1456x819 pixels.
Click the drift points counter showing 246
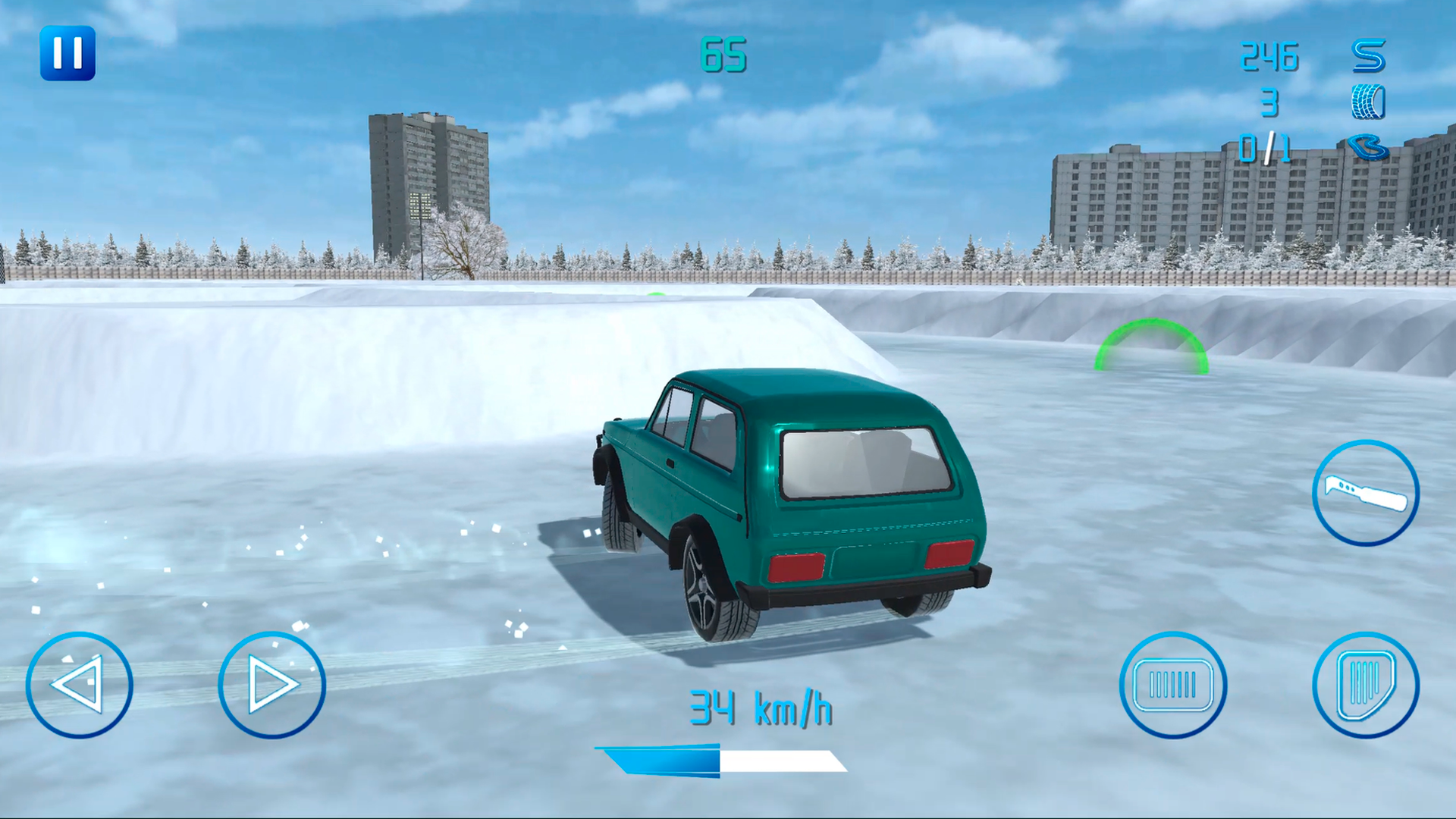(x=1269, y=57)
